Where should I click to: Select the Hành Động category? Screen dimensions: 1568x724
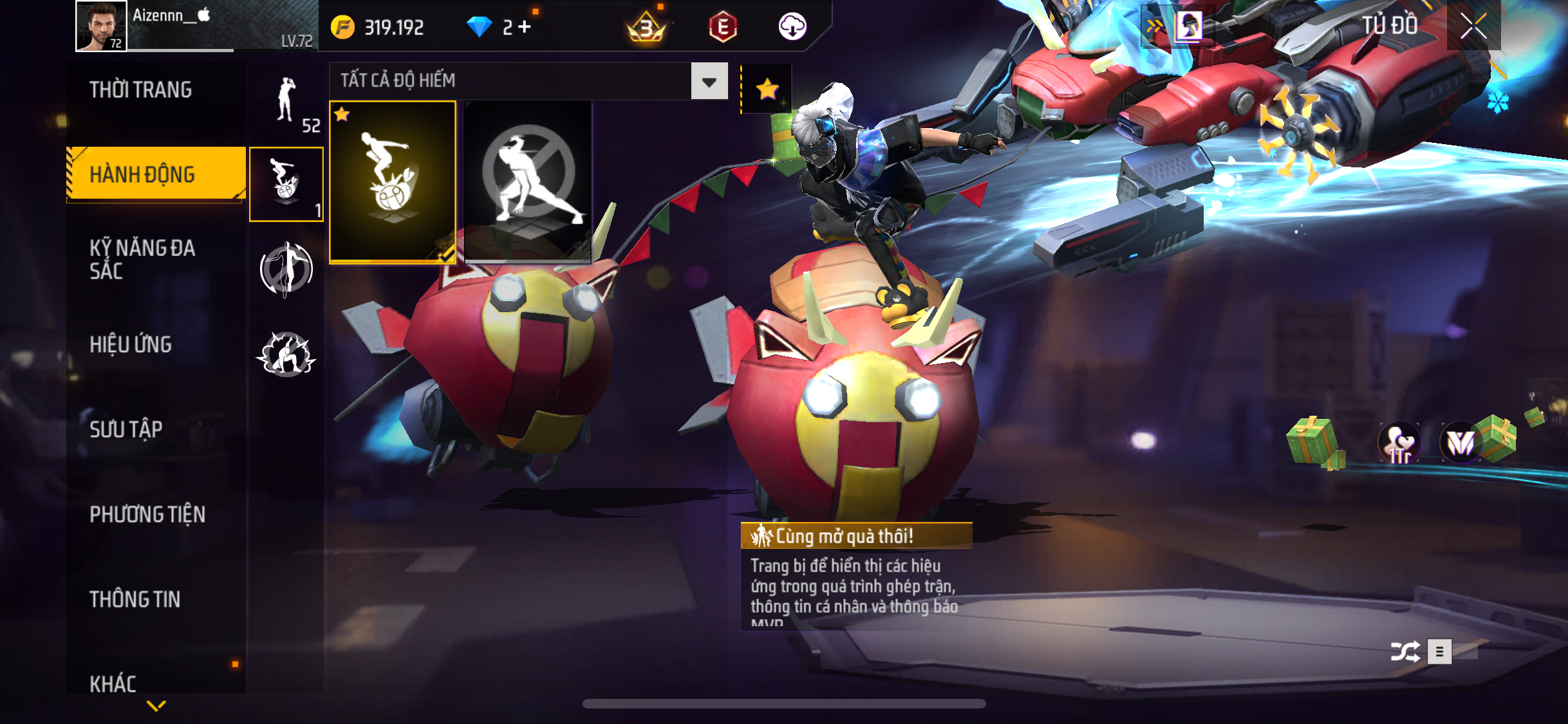[x=143, y=174]
